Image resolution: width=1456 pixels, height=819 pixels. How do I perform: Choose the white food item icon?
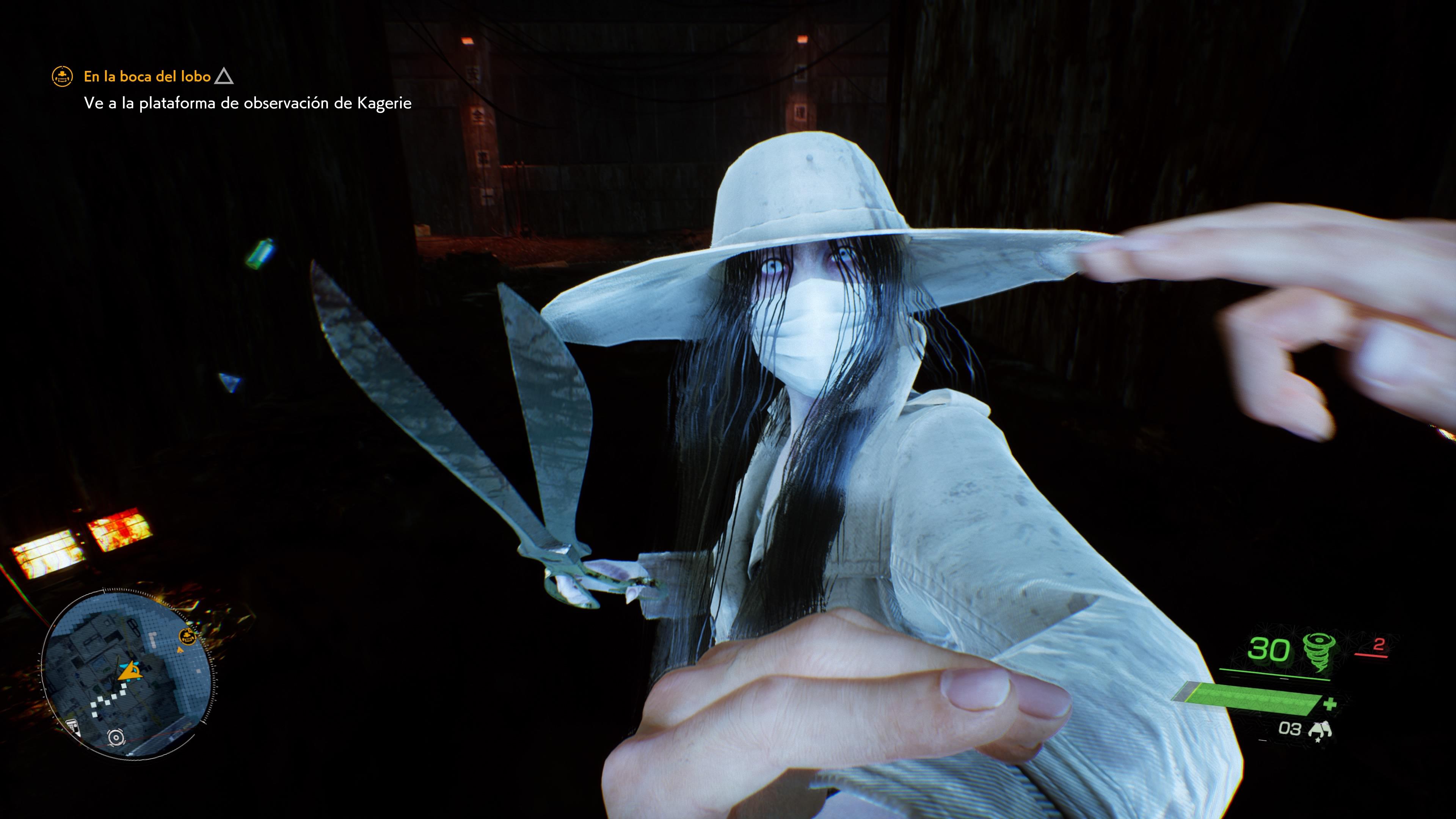coord(1320,730)
